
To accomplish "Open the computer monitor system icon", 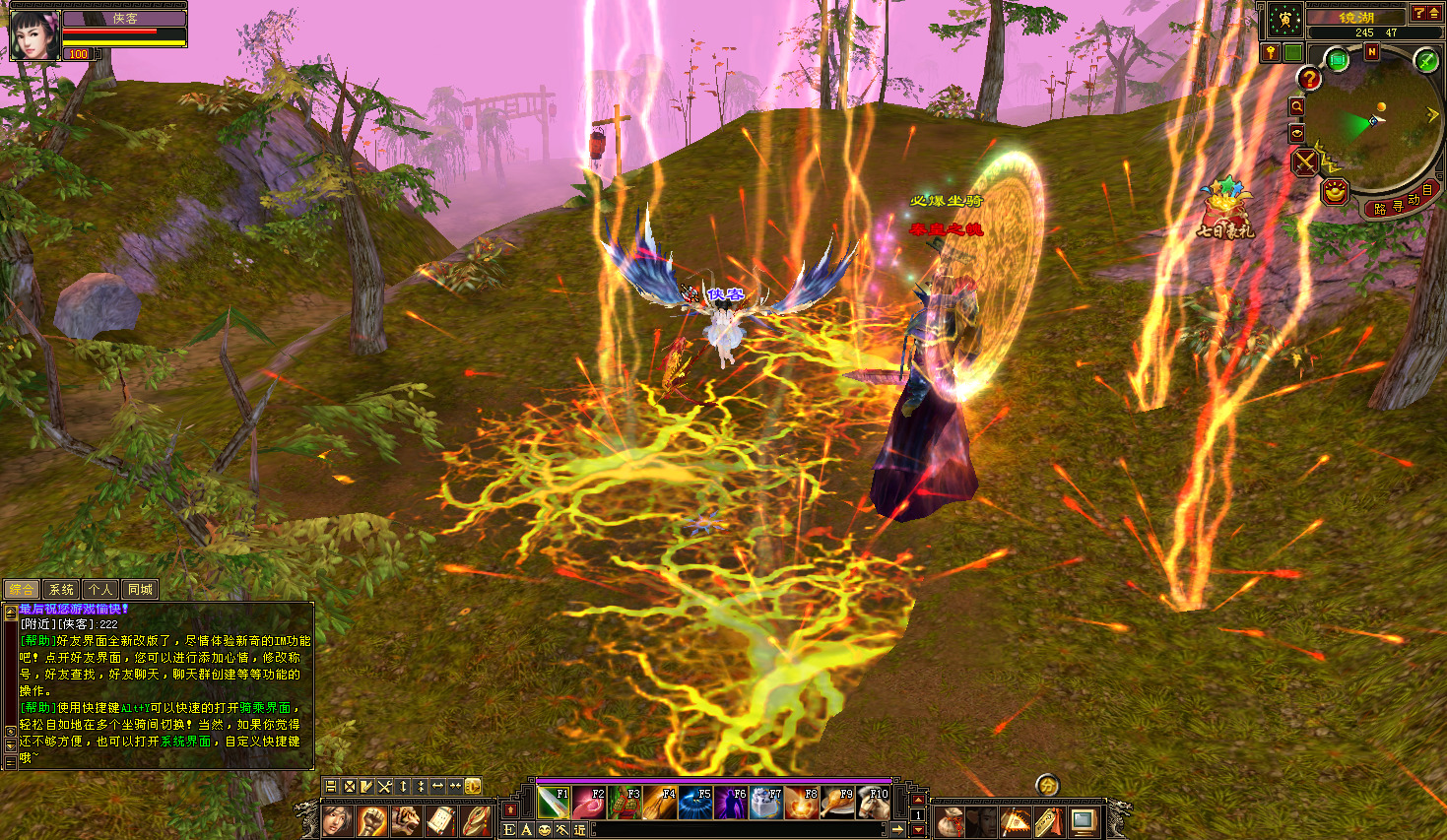I will pos(1084,820).
